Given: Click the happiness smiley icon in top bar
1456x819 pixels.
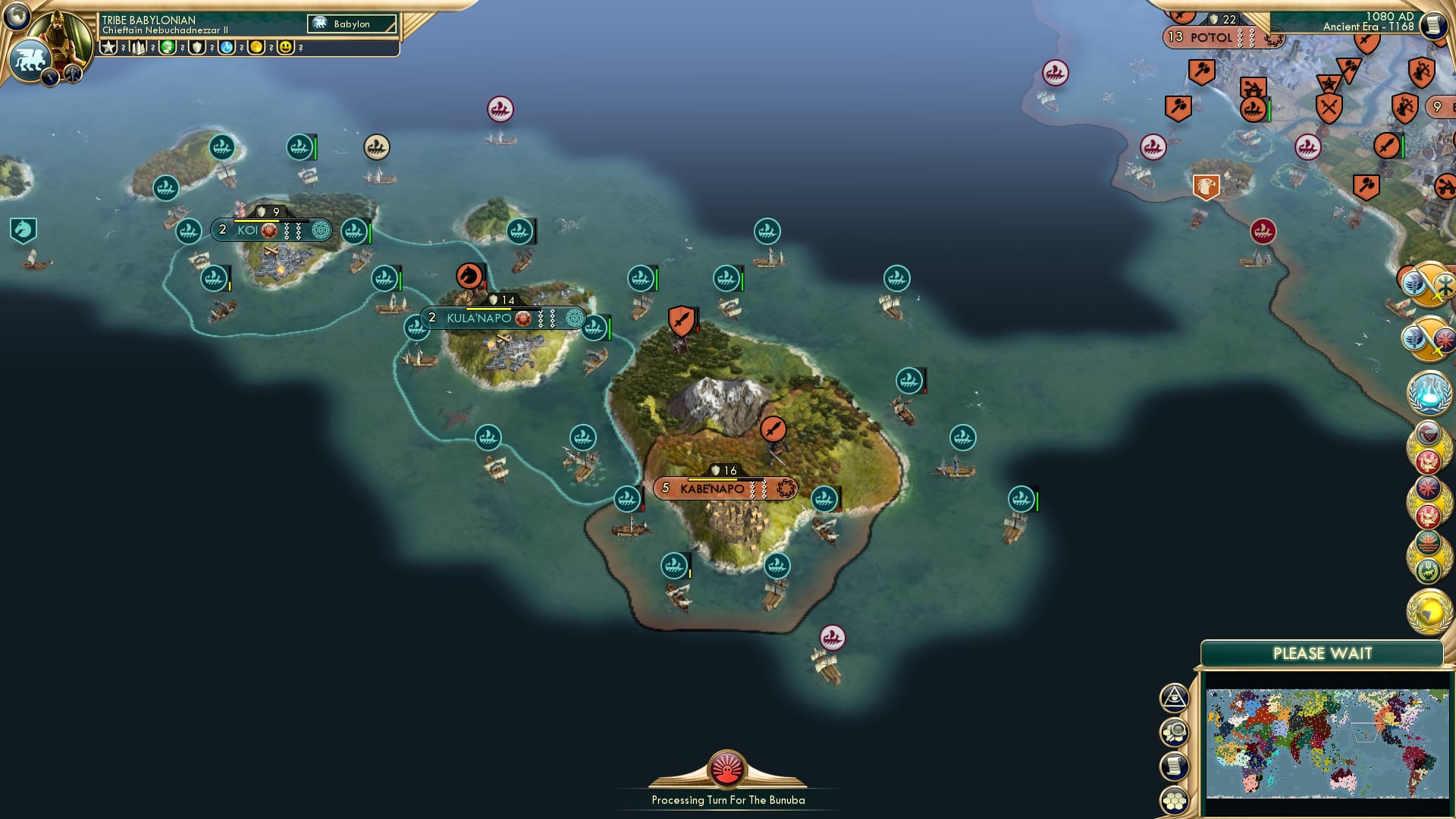Looking at the screenshot, I should tap(284, 47).
